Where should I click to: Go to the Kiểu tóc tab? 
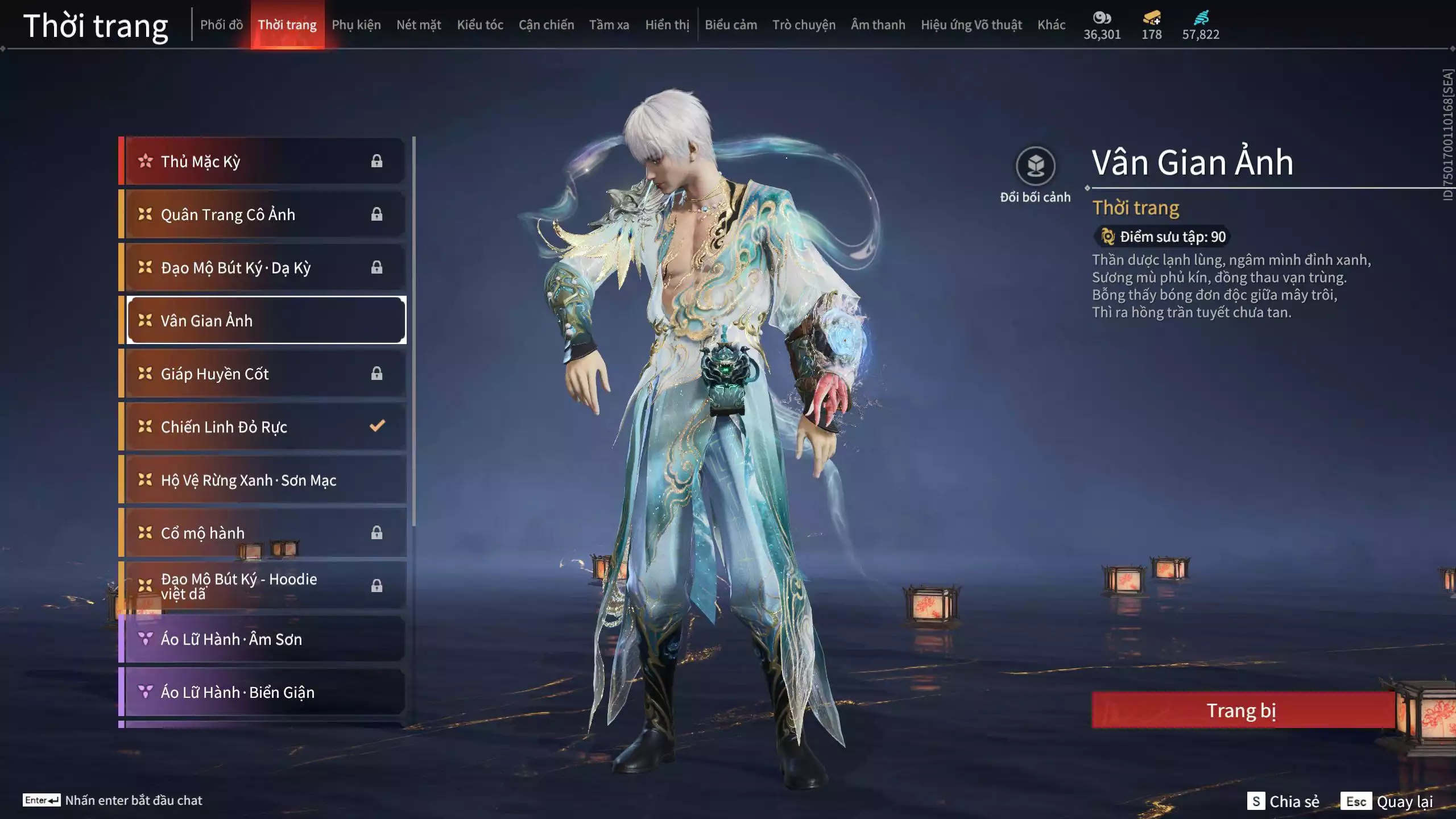pos(480,25)
